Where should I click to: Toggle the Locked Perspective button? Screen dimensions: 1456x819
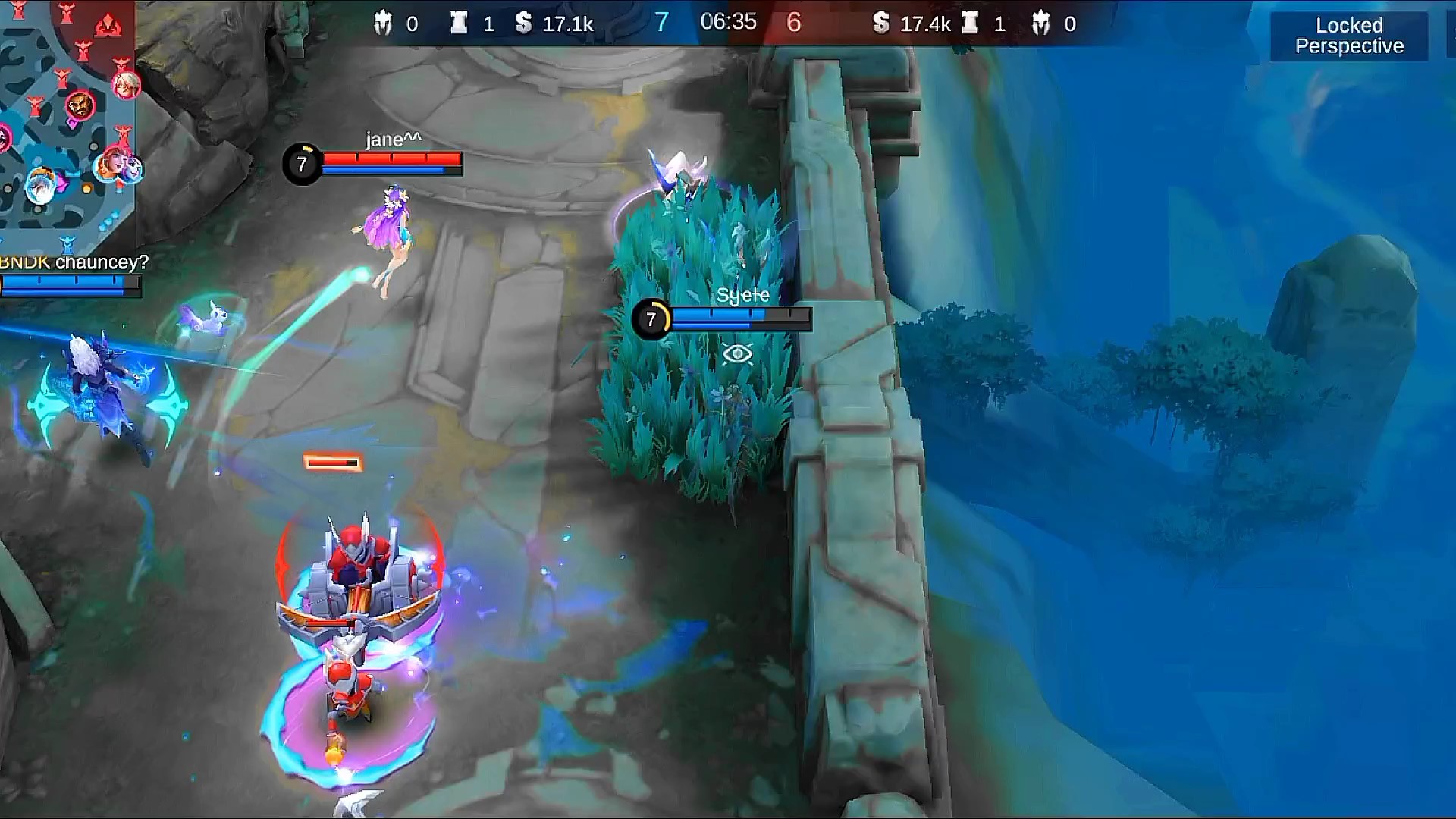pos(1348,36)
